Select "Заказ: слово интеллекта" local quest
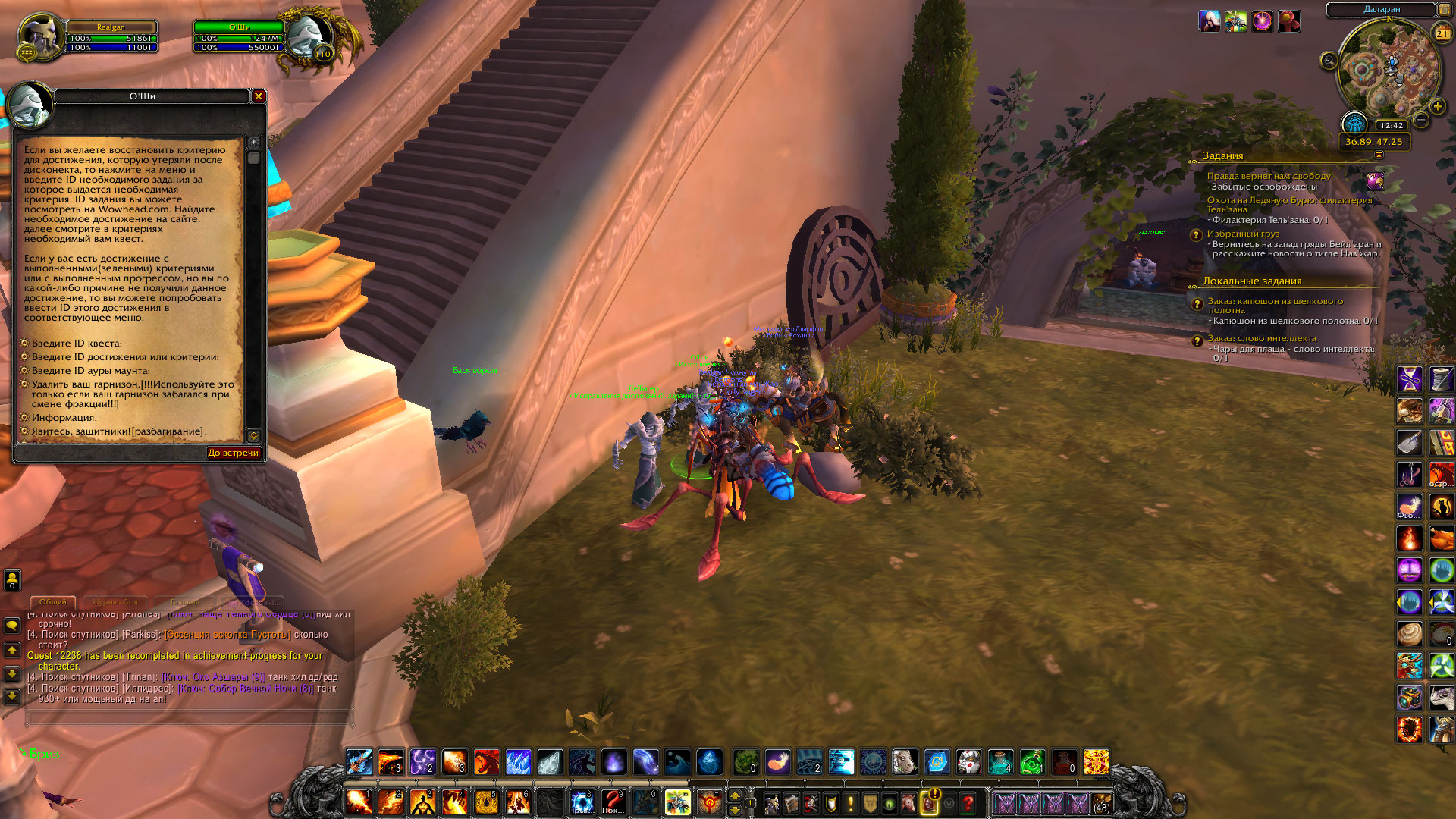The width and height of the screenshot is (1456, 819). pos(1262,338)
